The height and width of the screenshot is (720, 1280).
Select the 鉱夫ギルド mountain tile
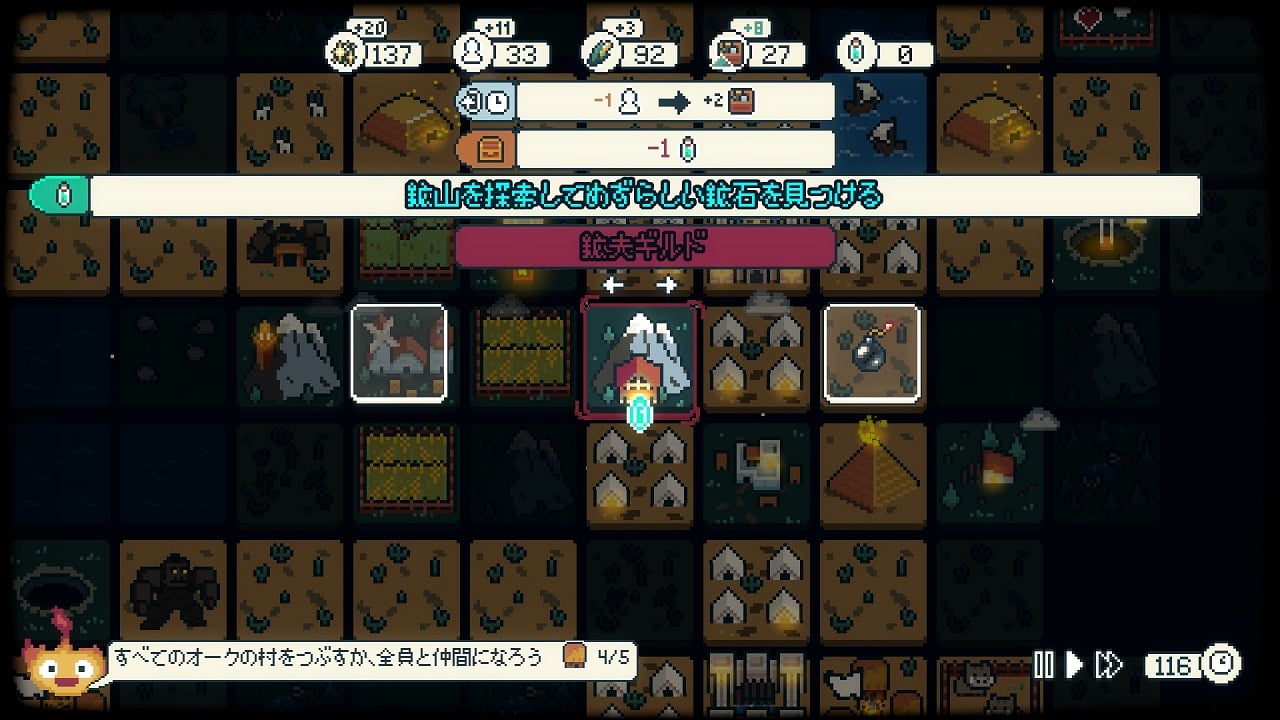tap(640, 360)
